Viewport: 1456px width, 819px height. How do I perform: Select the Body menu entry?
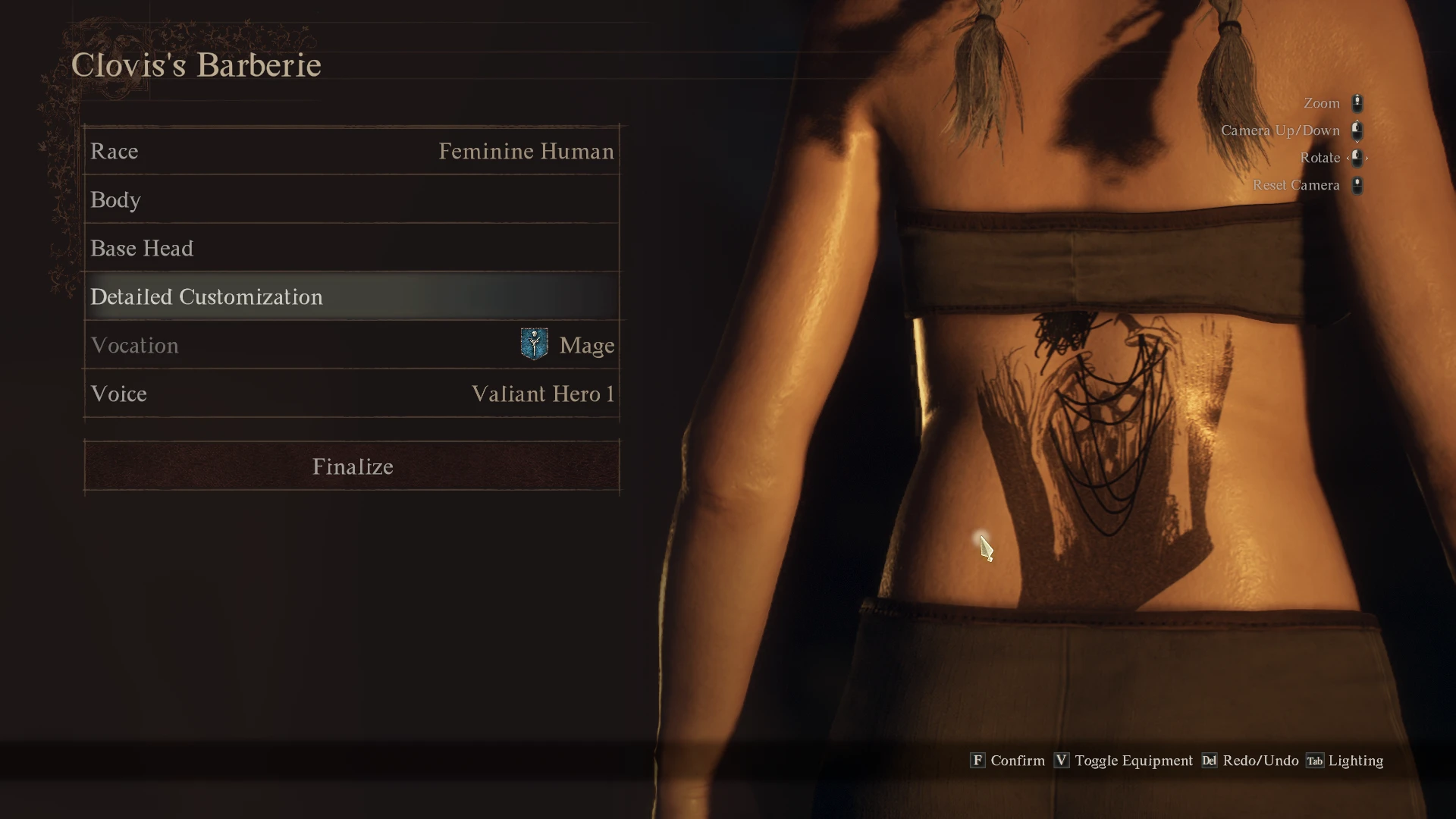tap(352, 199)
